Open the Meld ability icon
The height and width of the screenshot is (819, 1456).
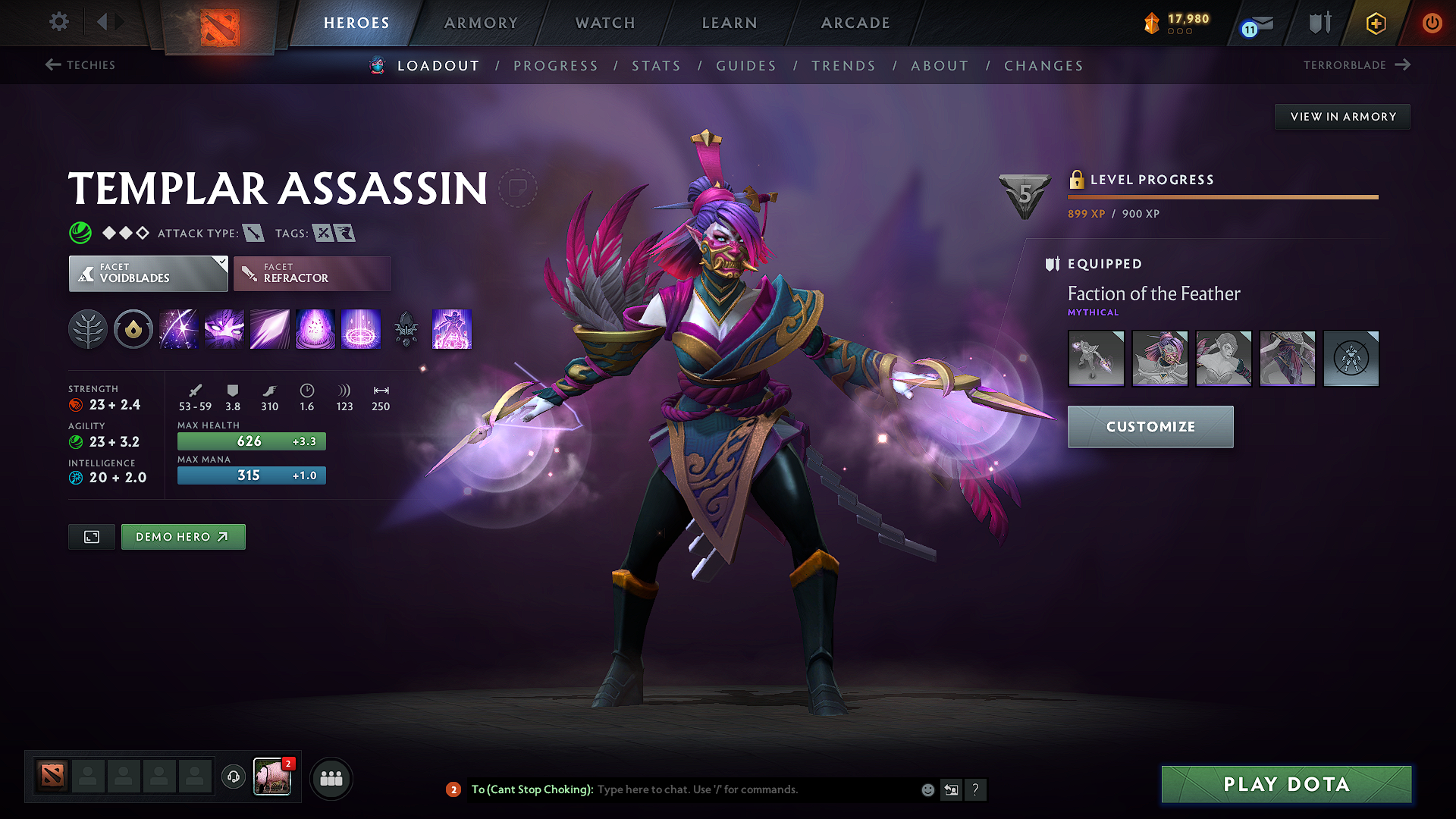[x=224, y=329]
